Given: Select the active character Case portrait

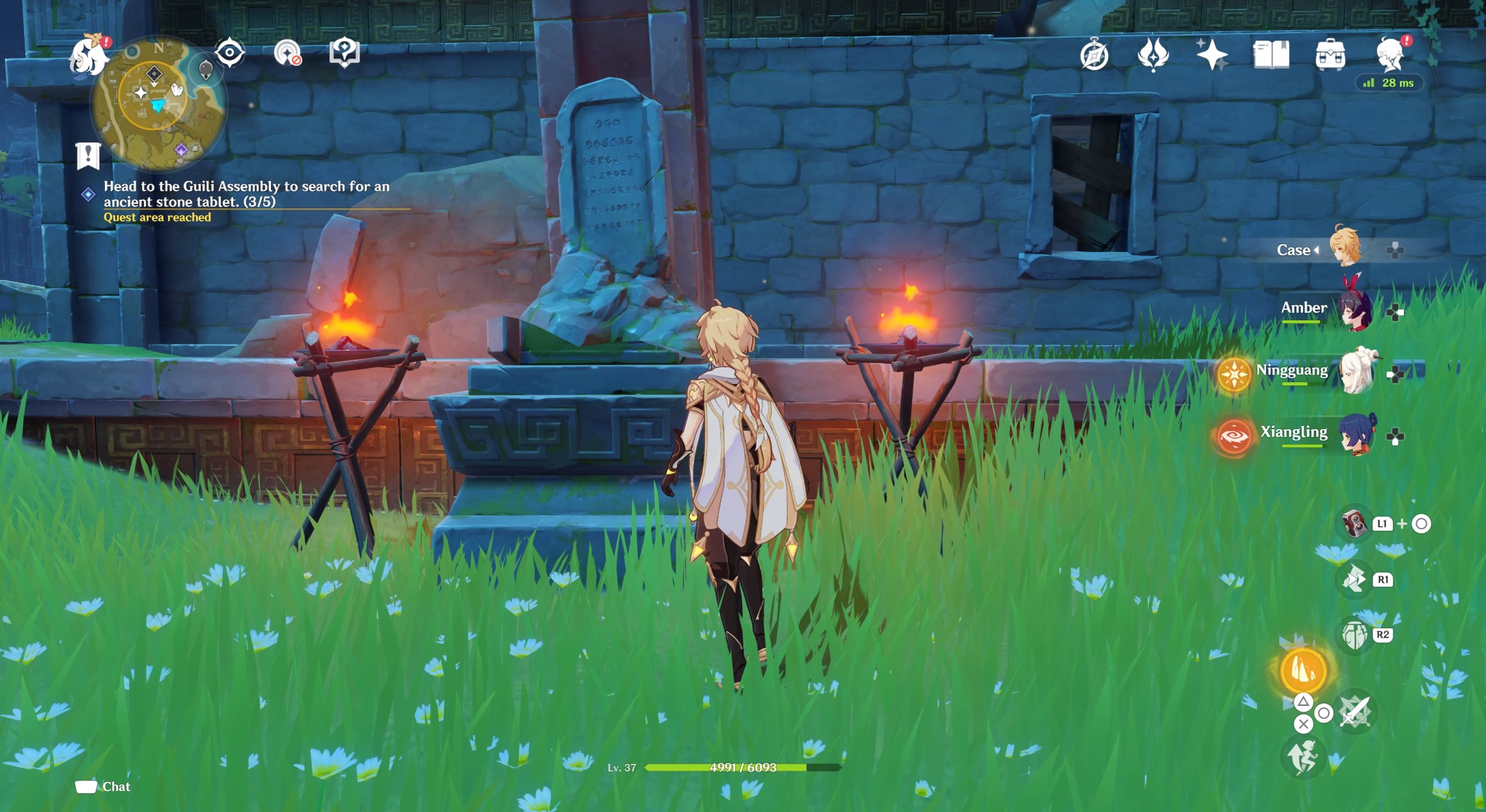Looking at the screenshot, I should [1345, 247].
